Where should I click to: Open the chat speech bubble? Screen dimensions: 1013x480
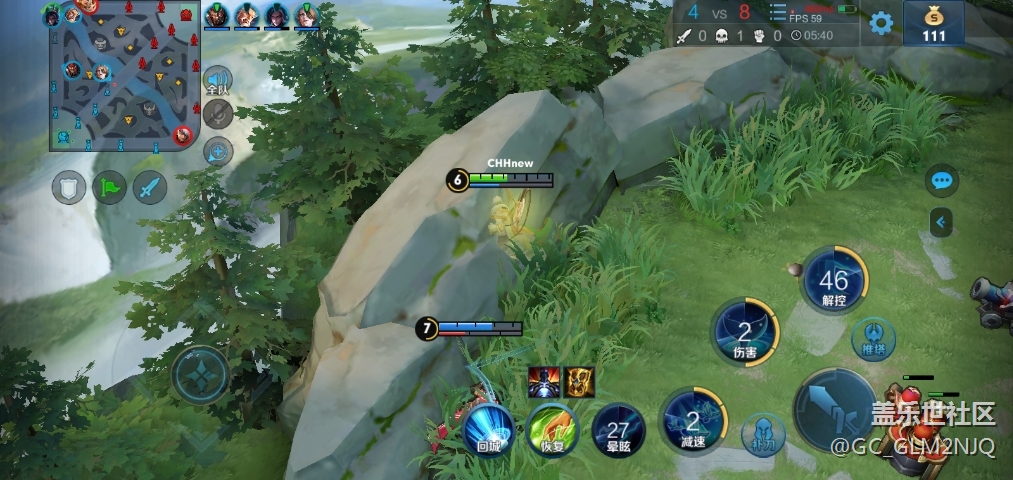click(x=941, y=181)
